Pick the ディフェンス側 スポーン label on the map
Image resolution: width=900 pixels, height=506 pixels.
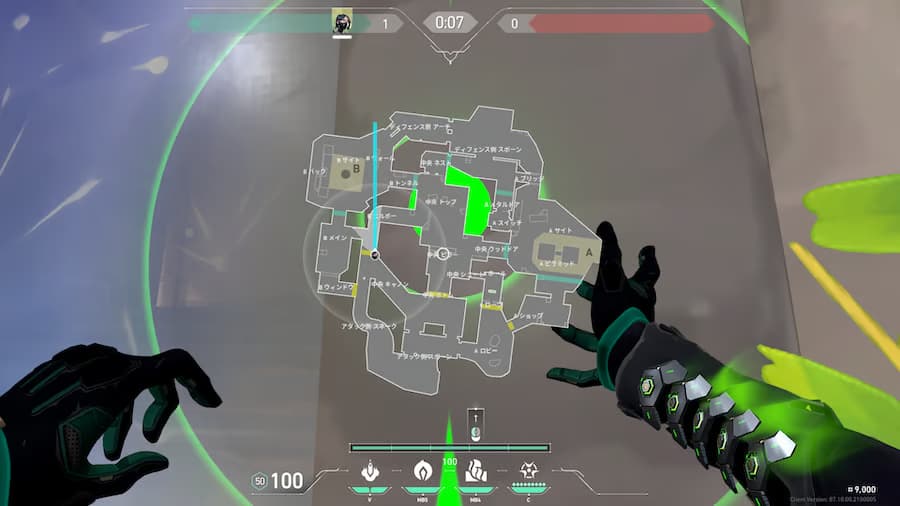(489, 149)
